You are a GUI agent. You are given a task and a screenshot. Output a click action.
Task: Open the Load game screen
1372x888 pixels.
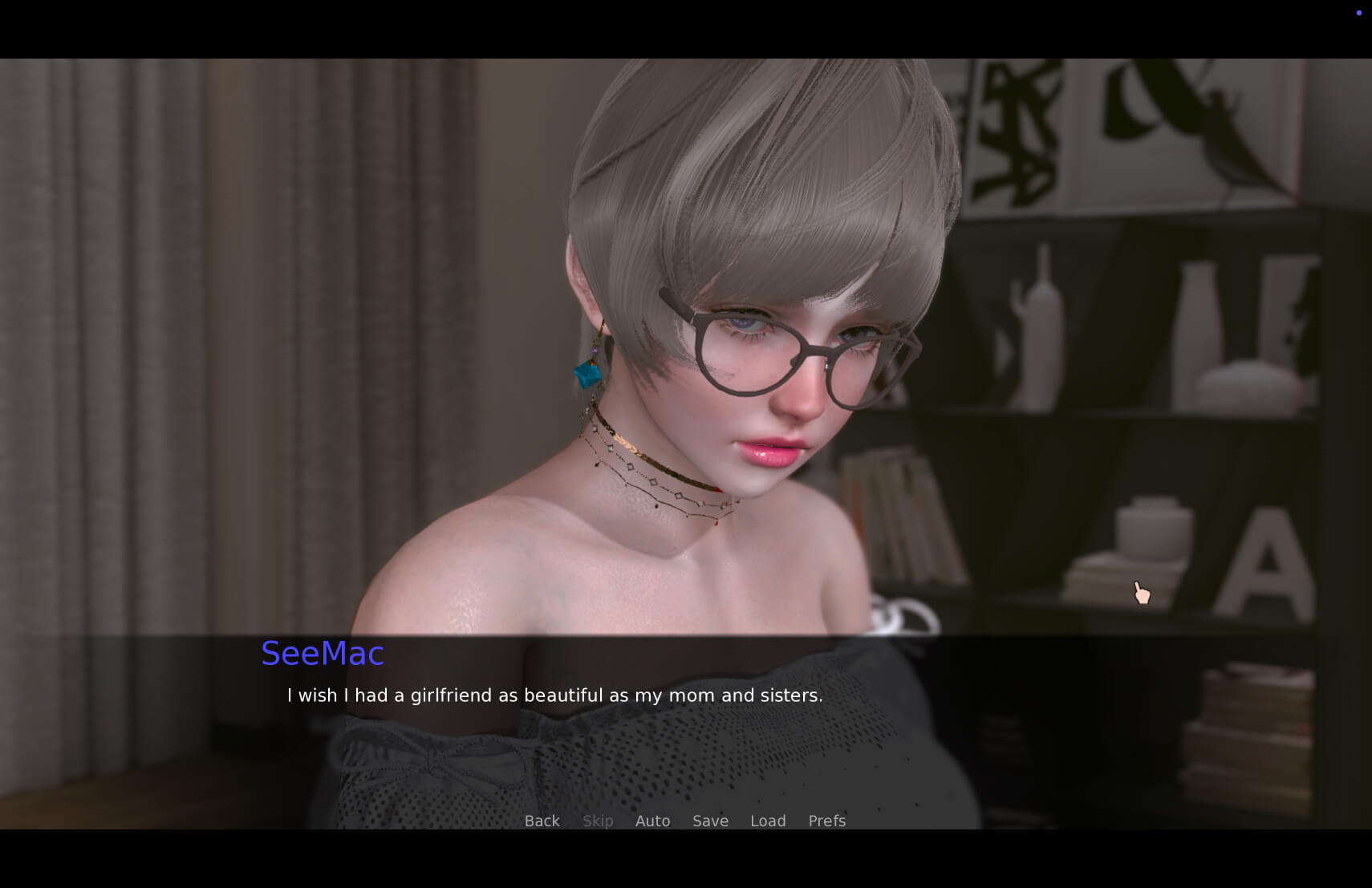point(768,821)
